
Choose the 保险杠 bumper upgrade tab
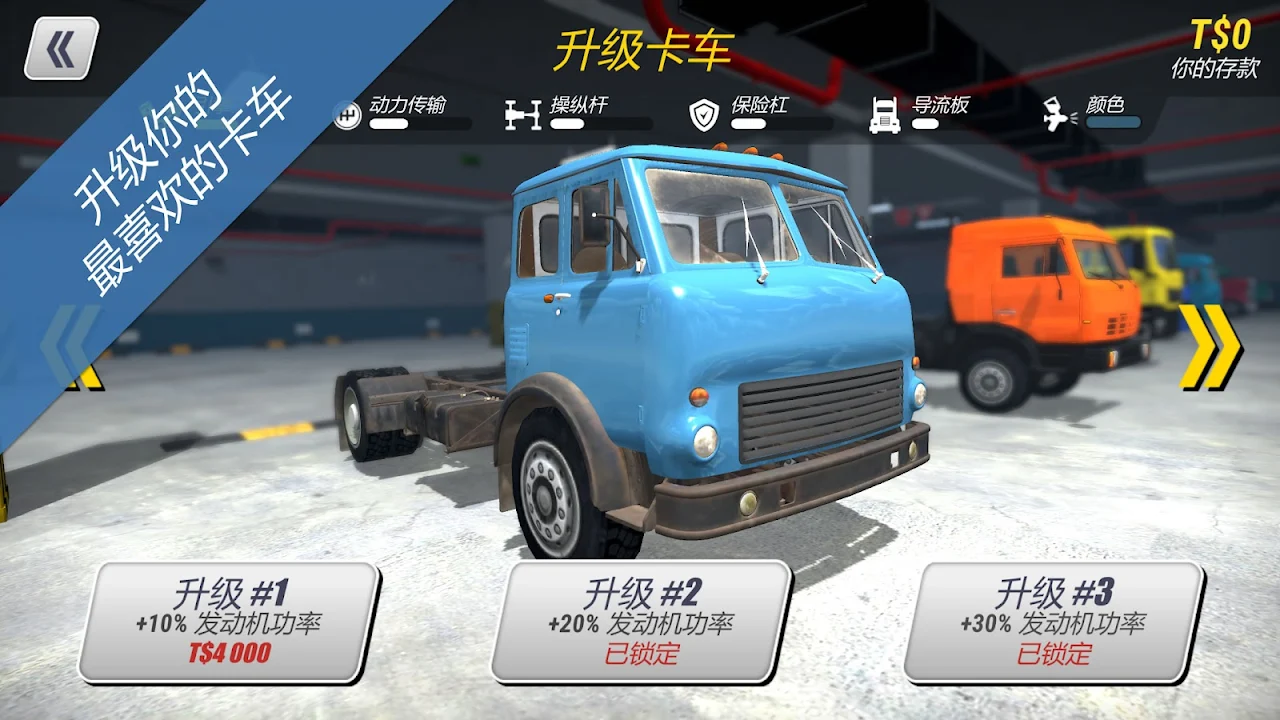tap(760, 113)
